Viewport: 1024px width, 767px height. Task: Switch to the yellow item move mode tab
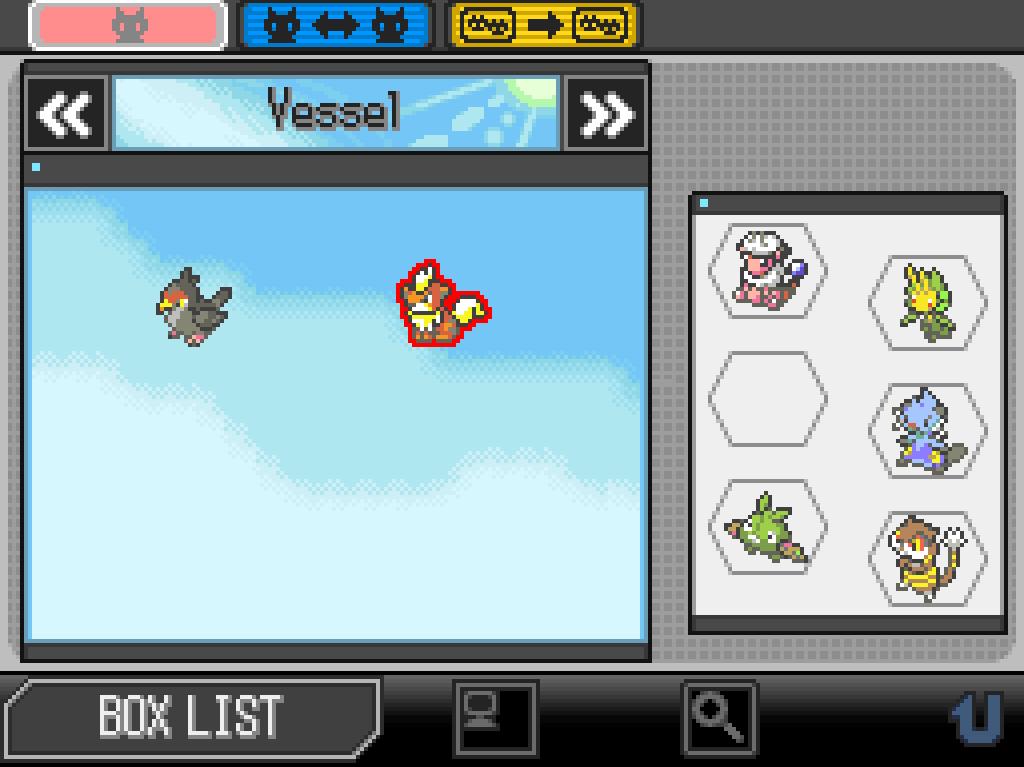click(544, 26)
